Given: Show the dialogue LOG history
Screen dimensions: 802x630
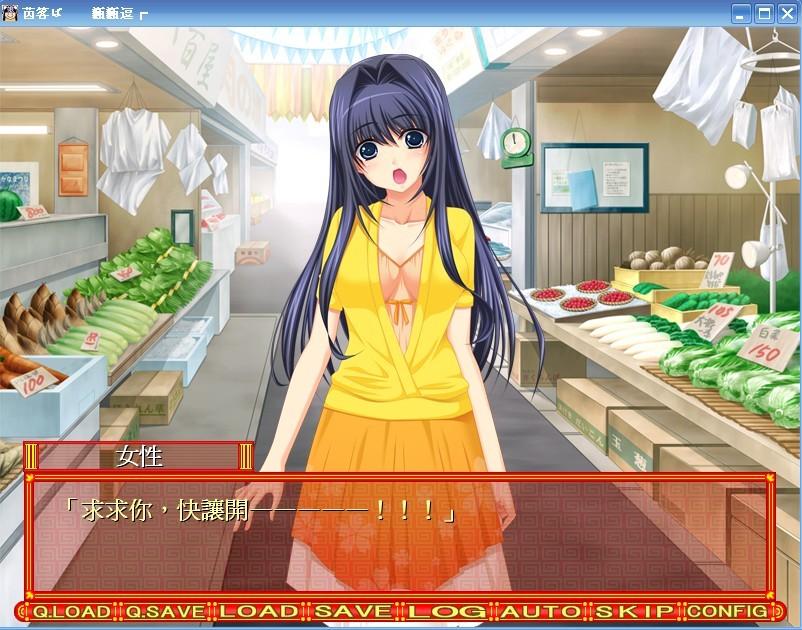Looking at the screenshot, I should click(x=447, y=611).
